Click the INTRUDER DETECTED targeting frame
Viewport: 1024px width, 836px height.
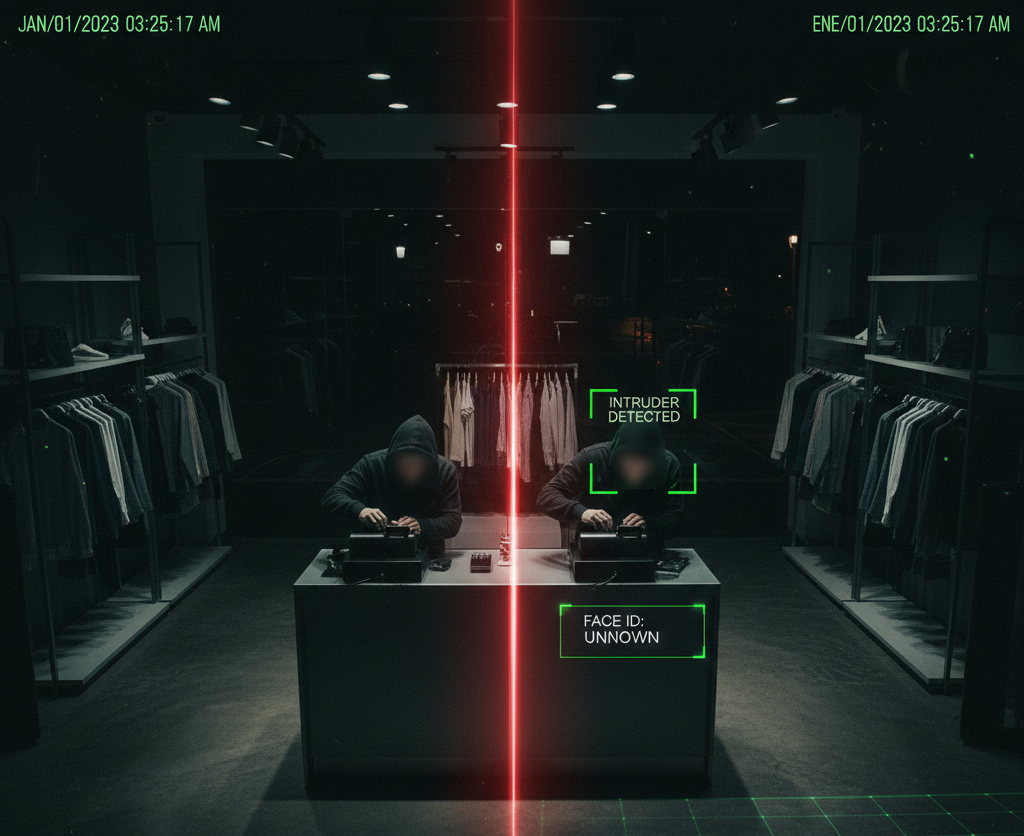[x=642, y=441]
